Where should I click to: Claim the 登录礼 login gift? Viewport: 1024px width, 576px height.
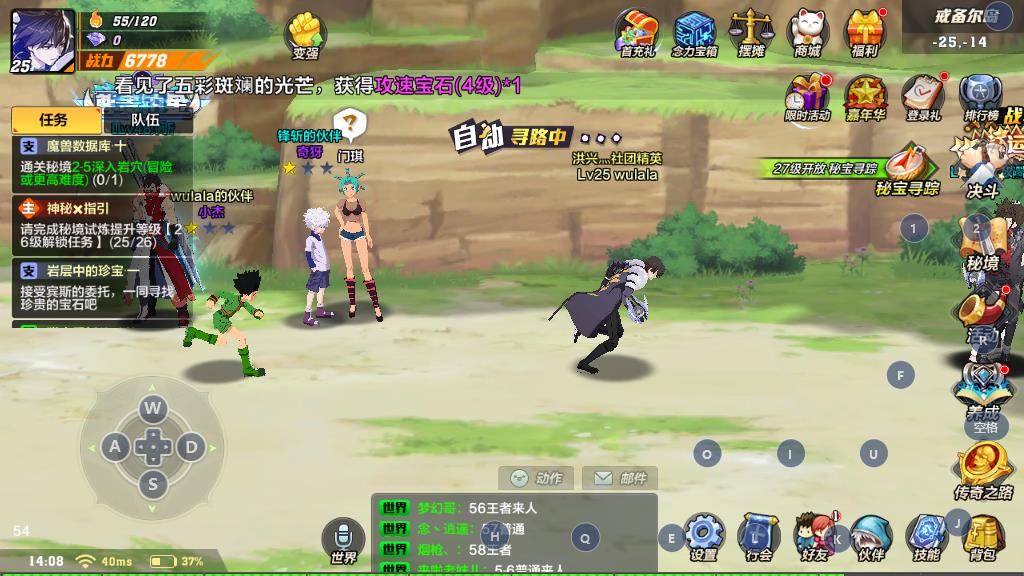click(x=923, y=97)
